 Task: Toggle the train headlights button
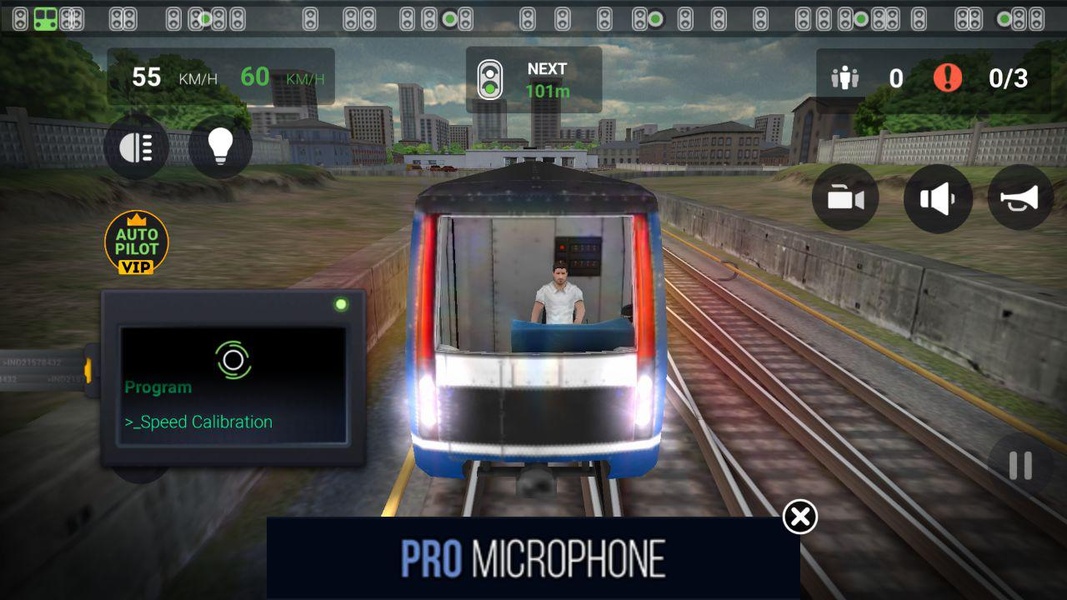point(136,147)
